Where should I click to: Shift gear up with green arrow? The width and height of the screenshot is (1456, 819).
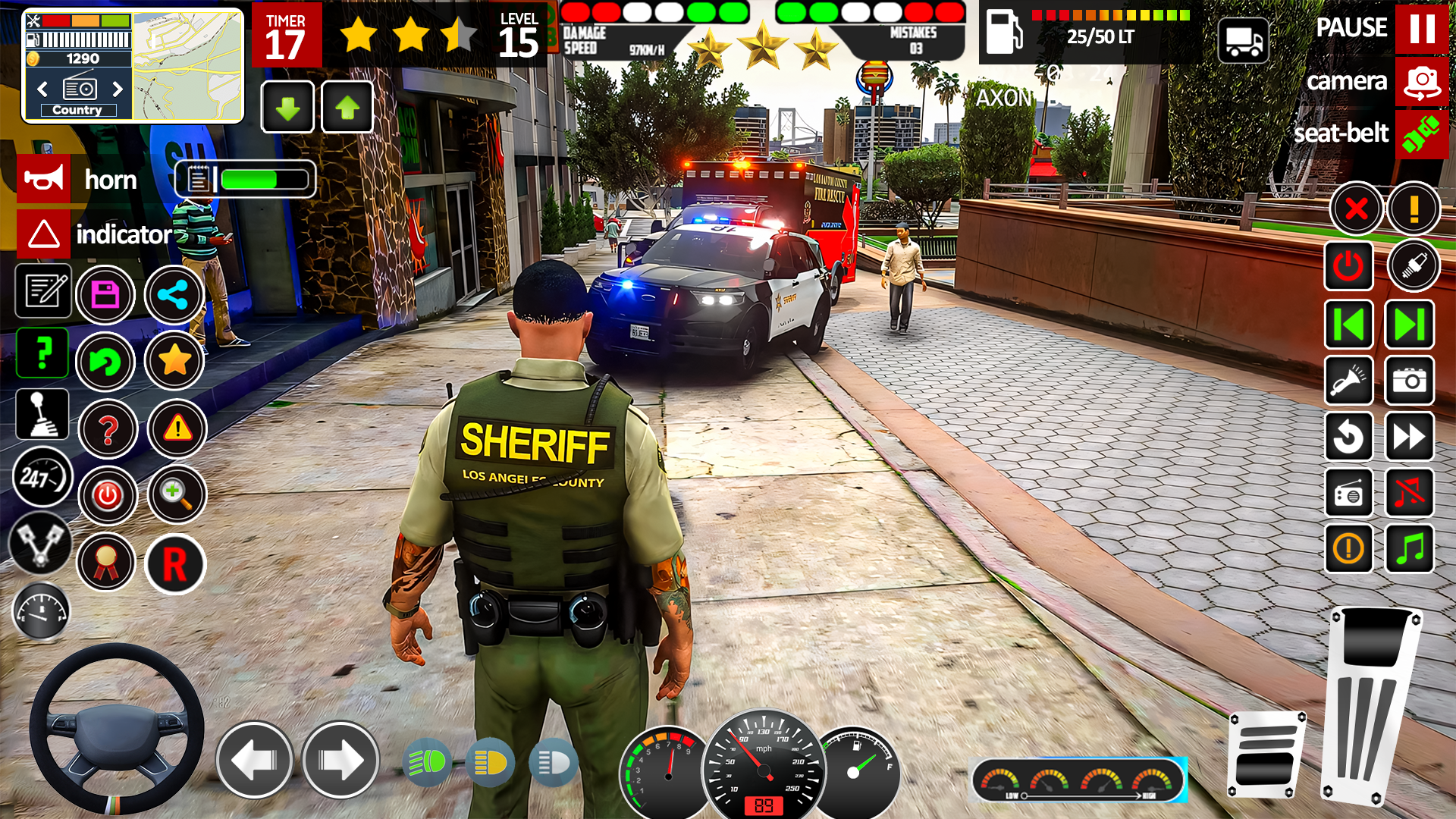(x=347, y=108)
